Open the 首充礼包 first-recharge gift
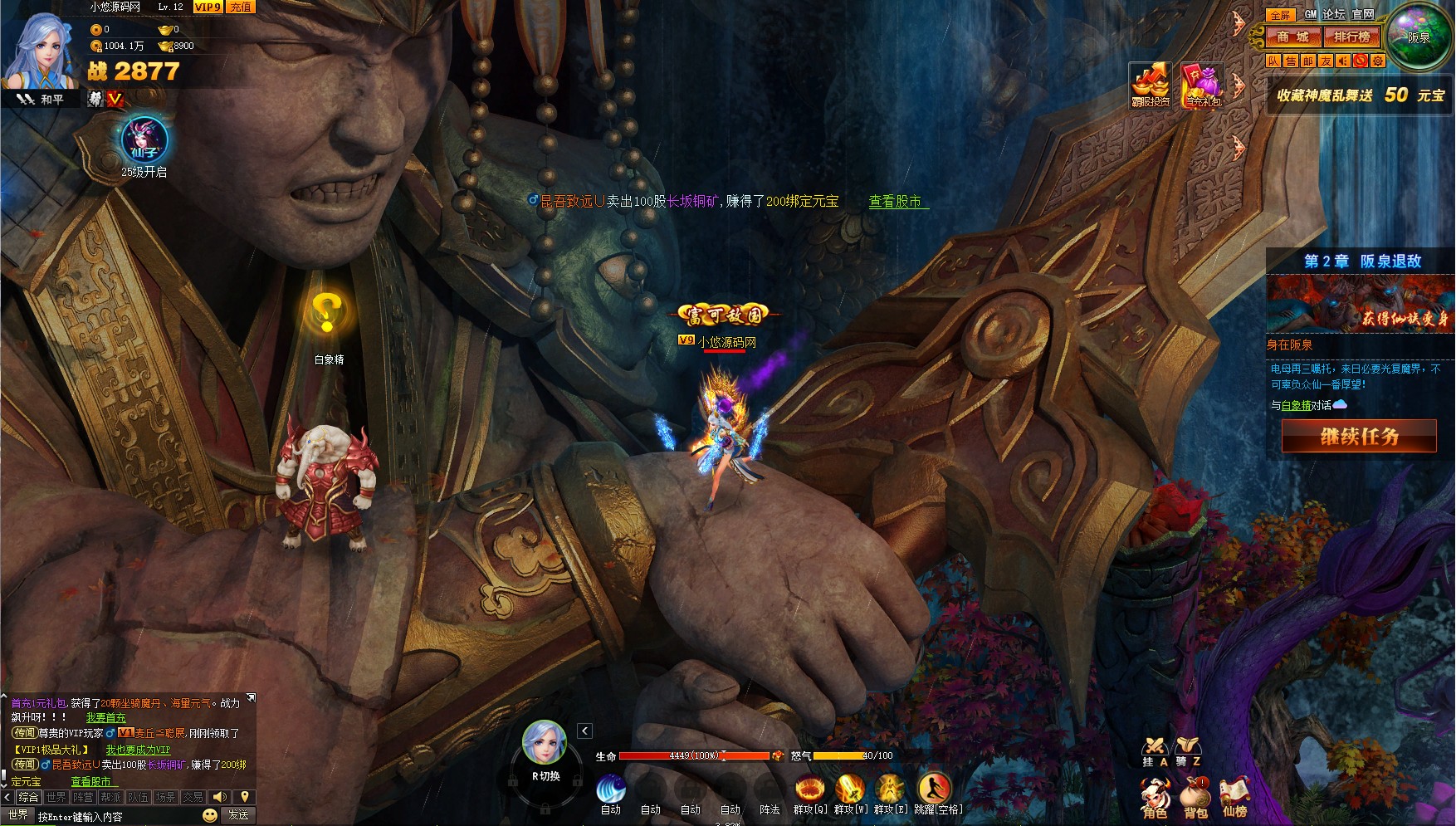 click(1203, 85)
